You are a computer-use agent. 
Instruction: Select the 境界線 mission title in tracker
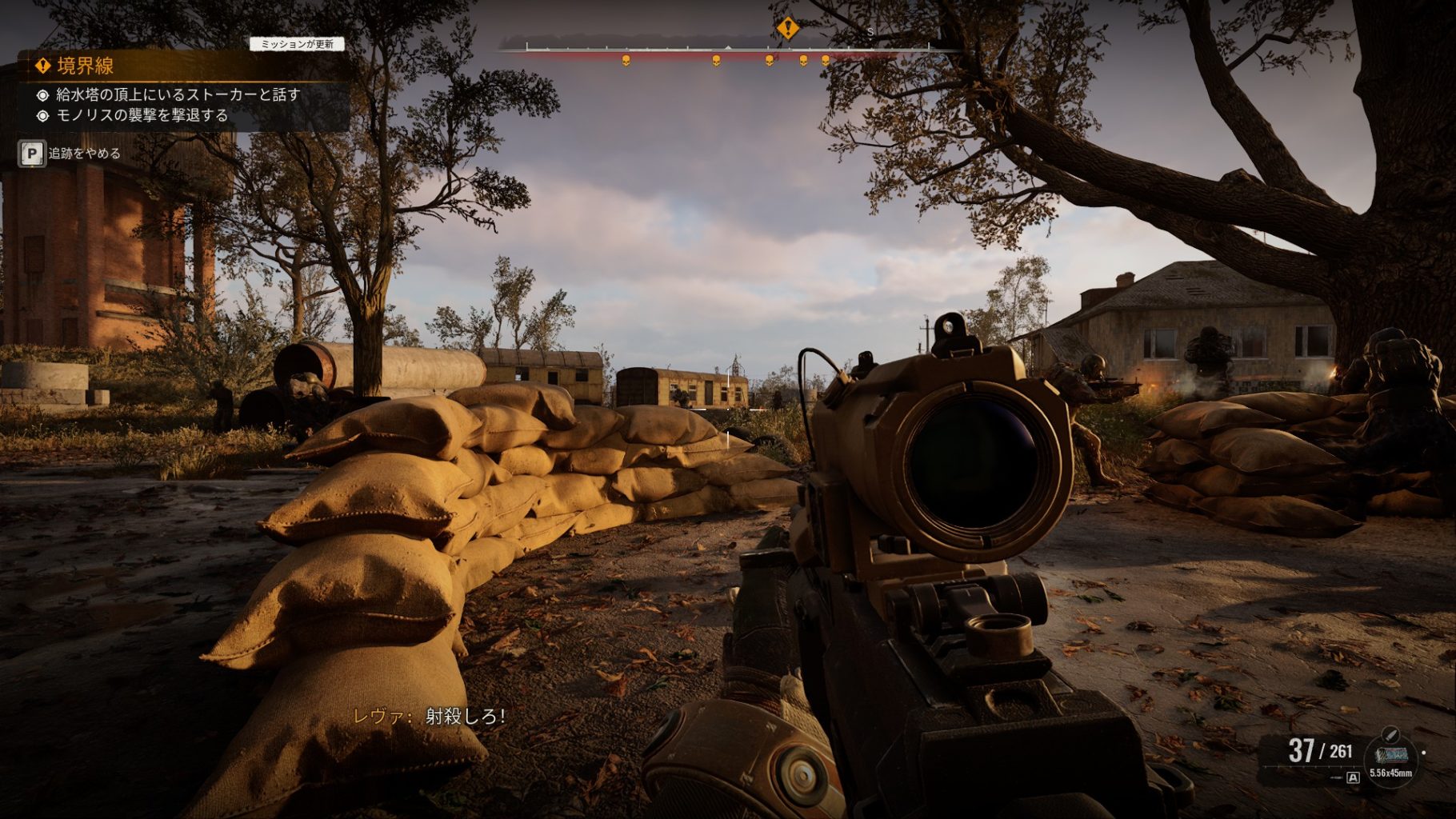85,66
